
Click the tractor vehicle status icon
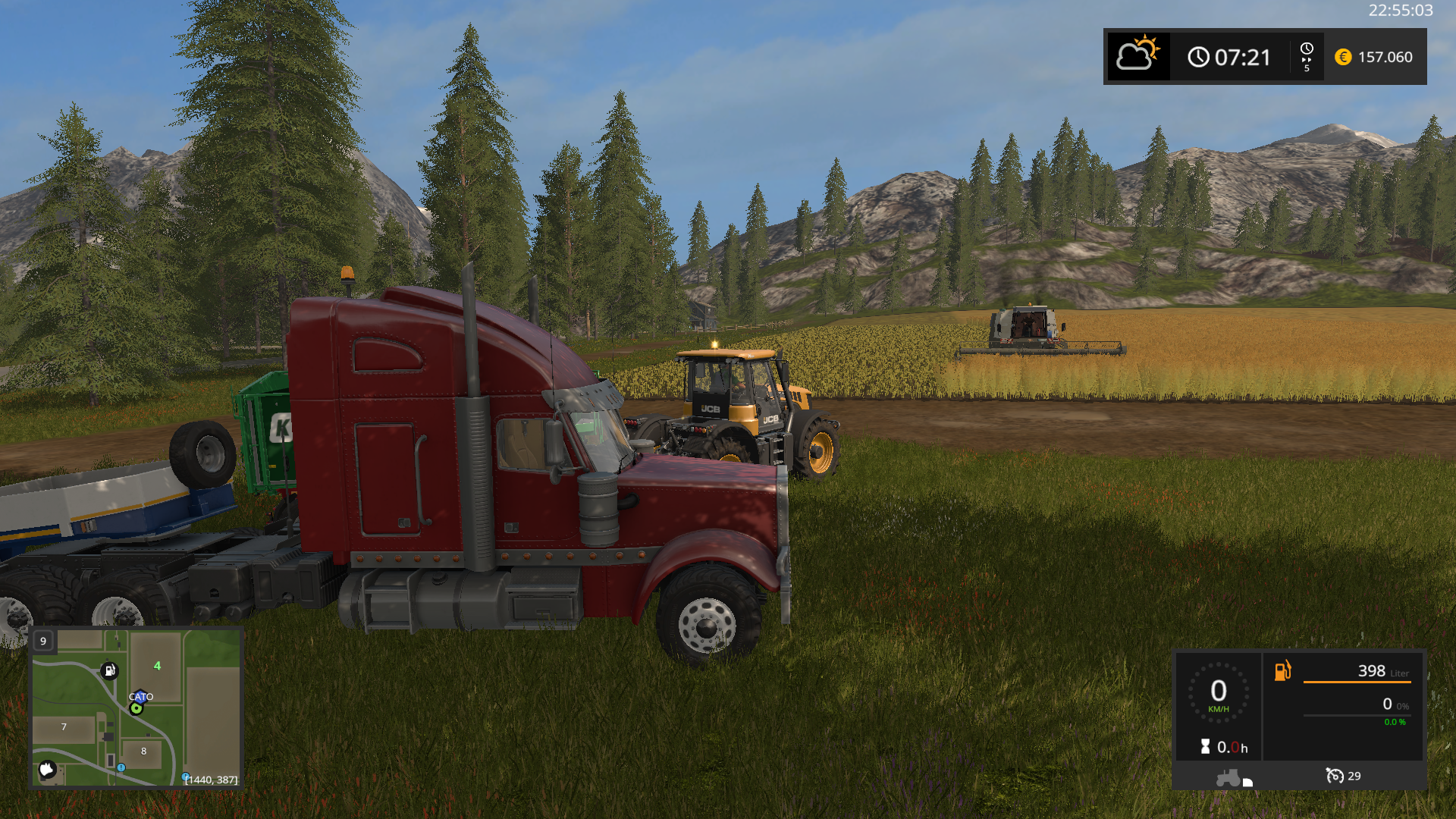coord(1230,778)
